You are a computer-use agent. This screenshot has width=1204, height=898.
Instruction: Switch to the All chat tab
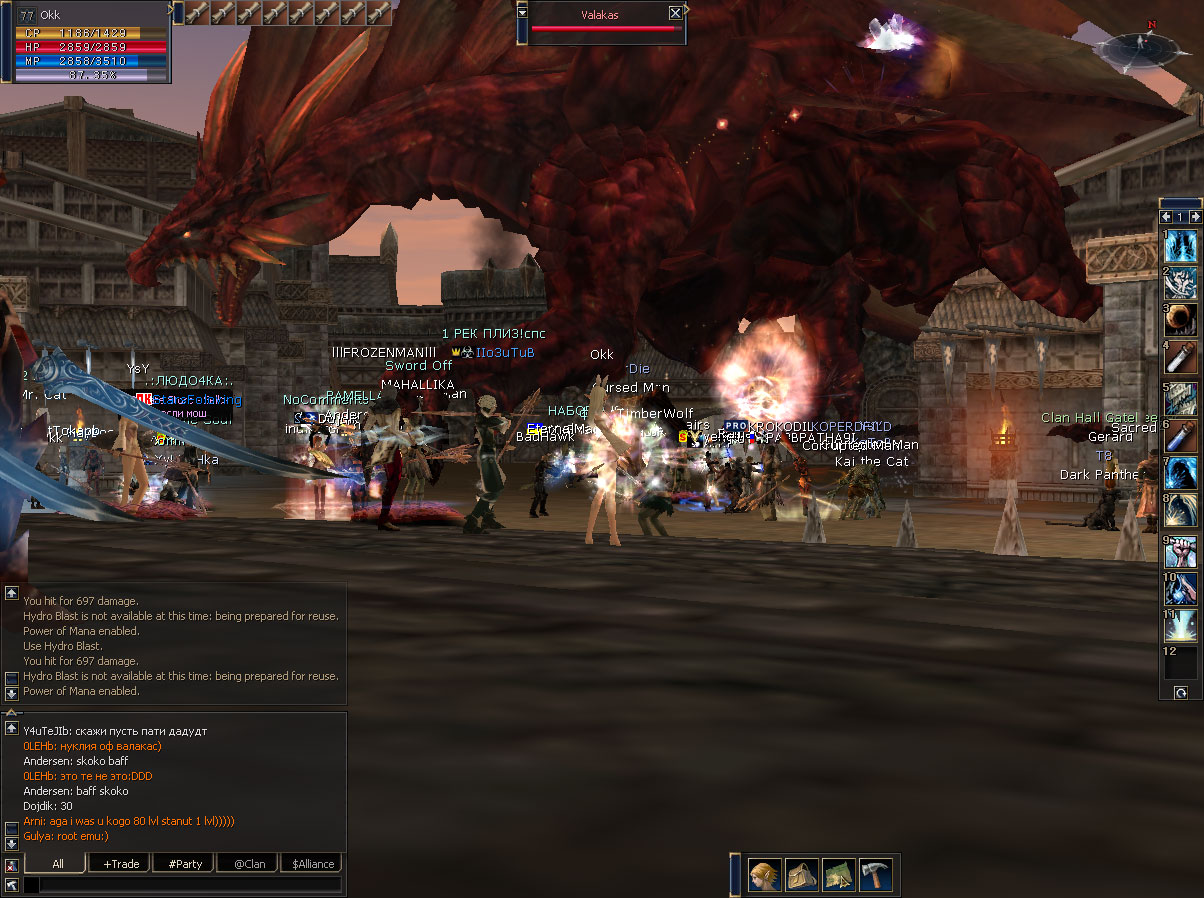[x=58, y=863]
